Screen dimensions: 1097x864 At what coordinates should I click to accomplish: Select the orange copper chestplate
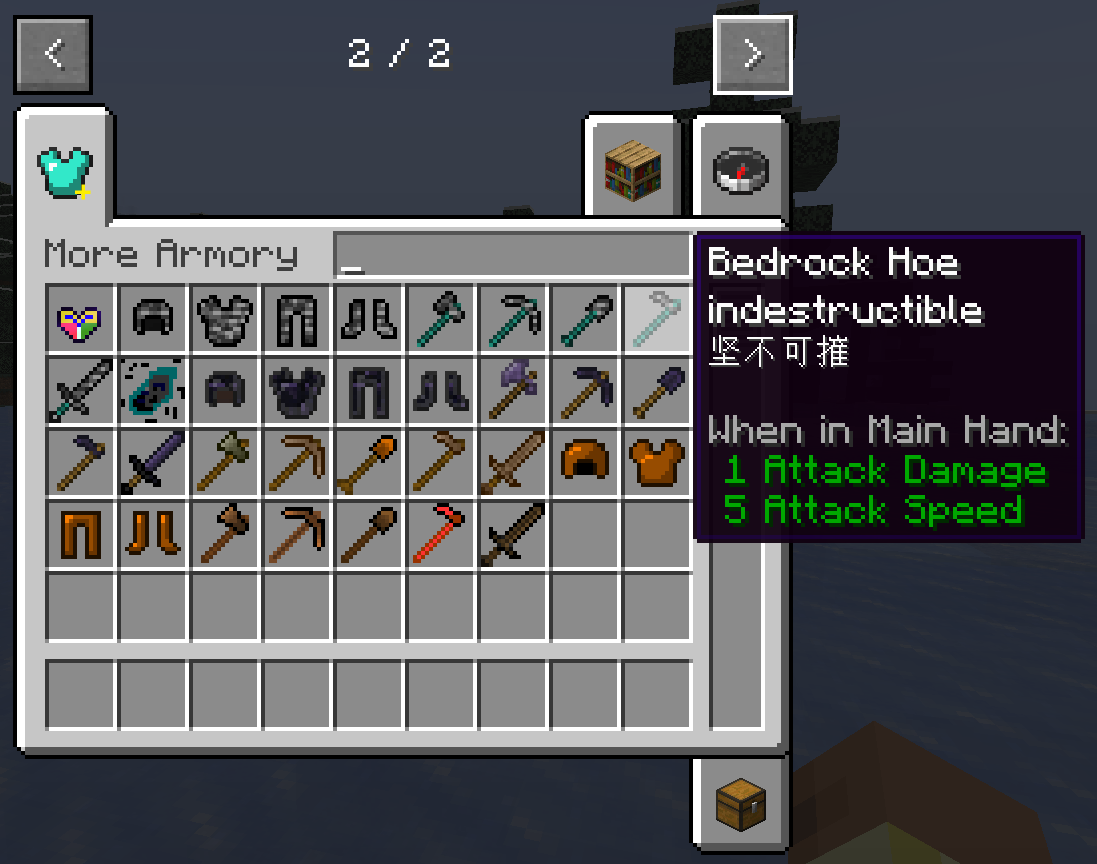[x=657, y=463]
